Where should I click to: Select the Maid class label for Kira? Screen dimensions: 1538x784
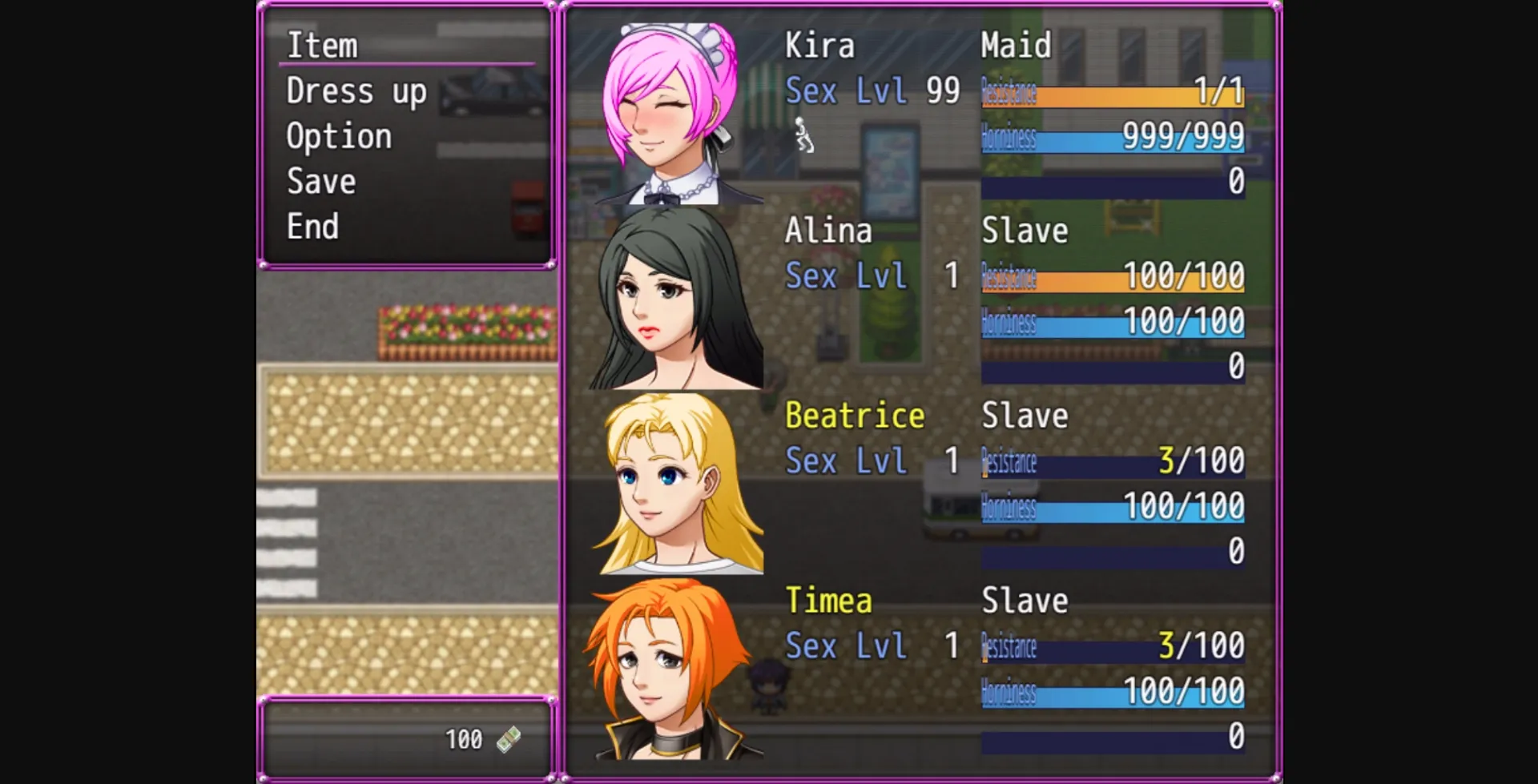point(1016,46)
